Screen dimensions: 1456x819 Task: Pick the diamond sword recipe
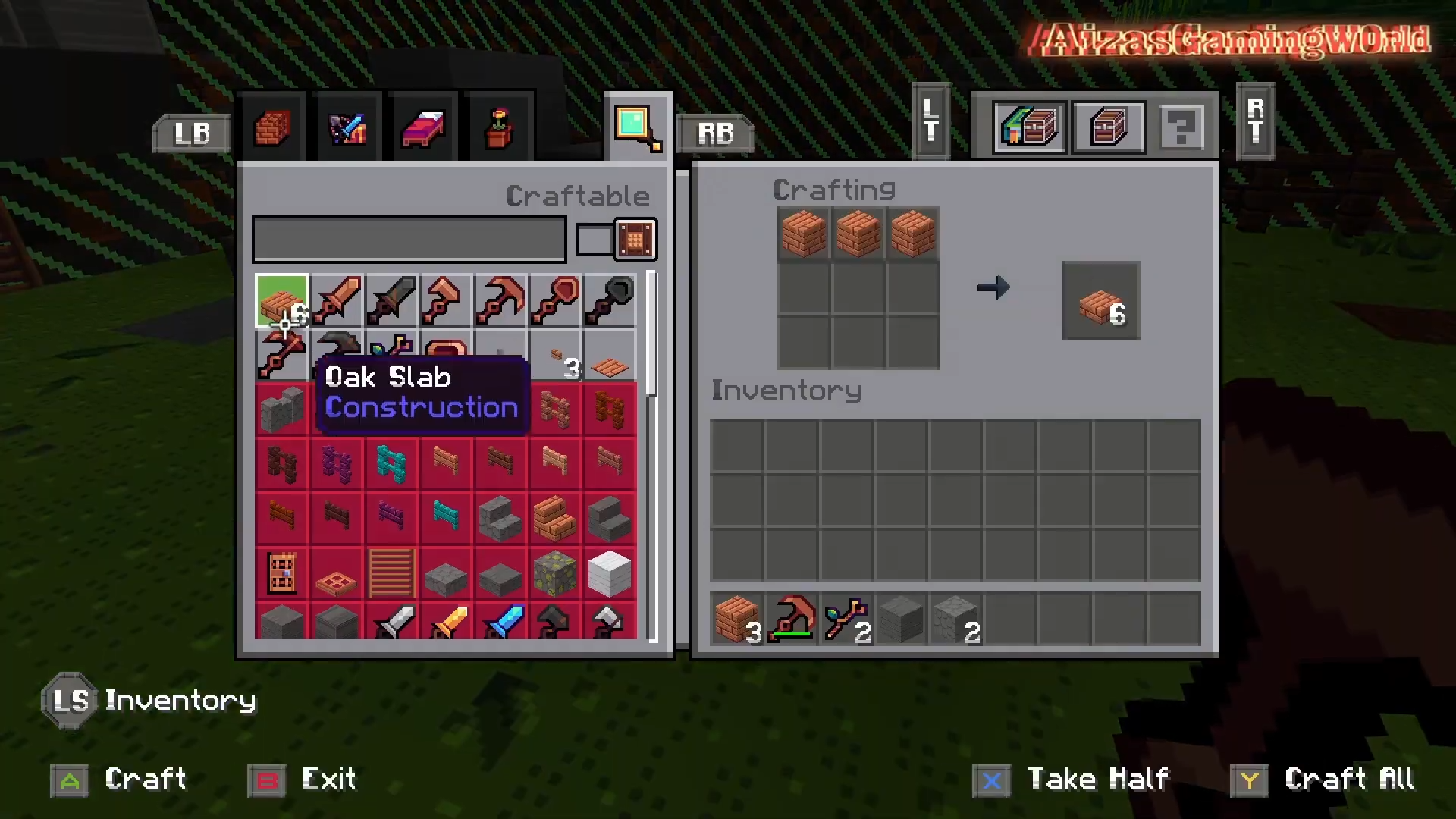click(500, 622)
